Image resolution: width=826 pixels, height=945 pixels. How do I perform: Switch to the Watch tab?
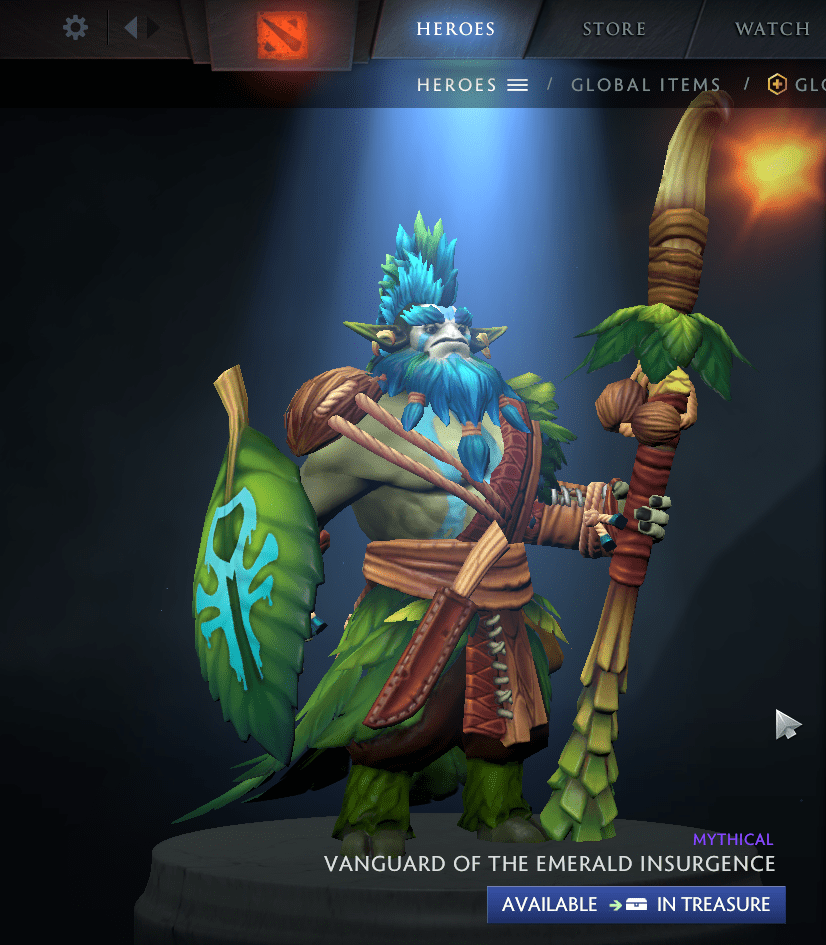[x=772, y=28]
